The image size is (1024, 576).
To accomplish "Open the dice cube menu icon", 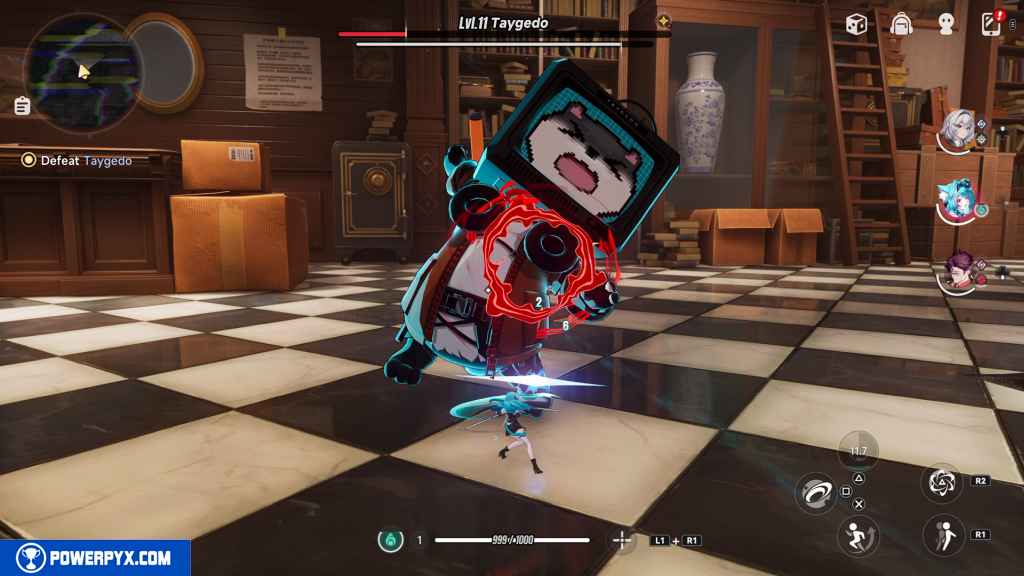I will point(856,24).
